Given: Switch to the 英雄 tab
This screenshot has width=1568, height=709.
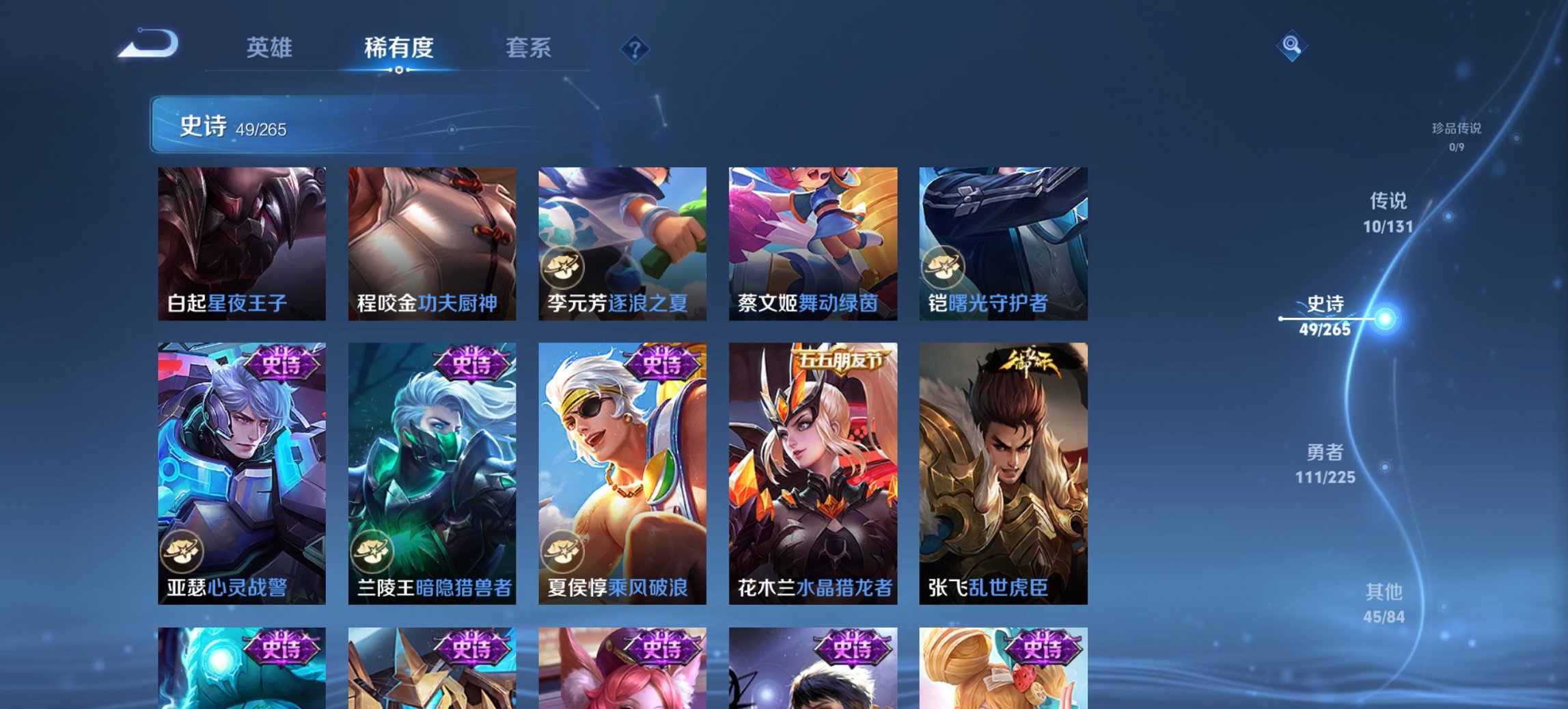Looking at the screenshot, I should 271,48.
